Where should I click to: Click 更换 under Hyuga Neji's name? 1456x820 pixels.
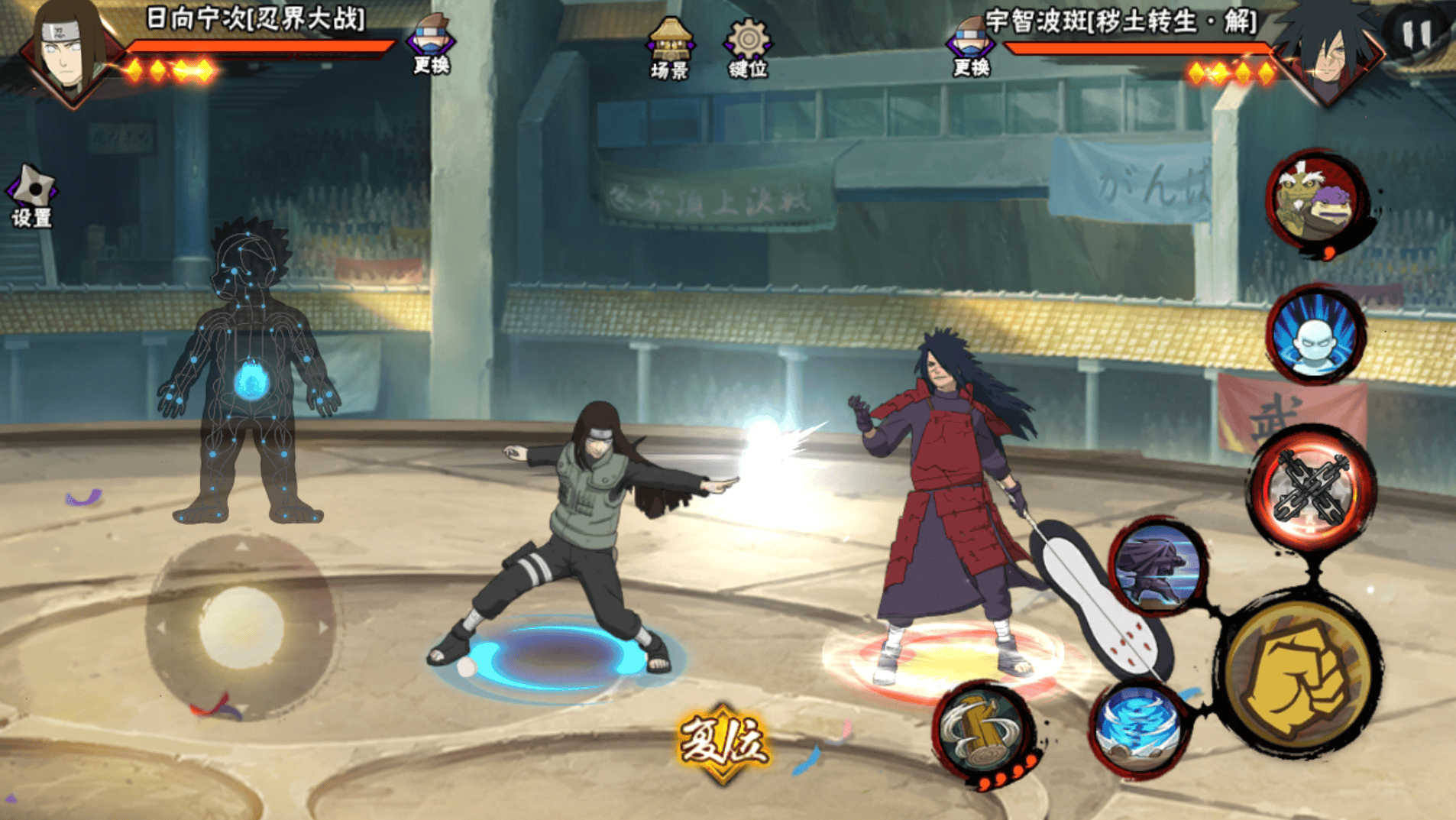click(x=431, y=44)
